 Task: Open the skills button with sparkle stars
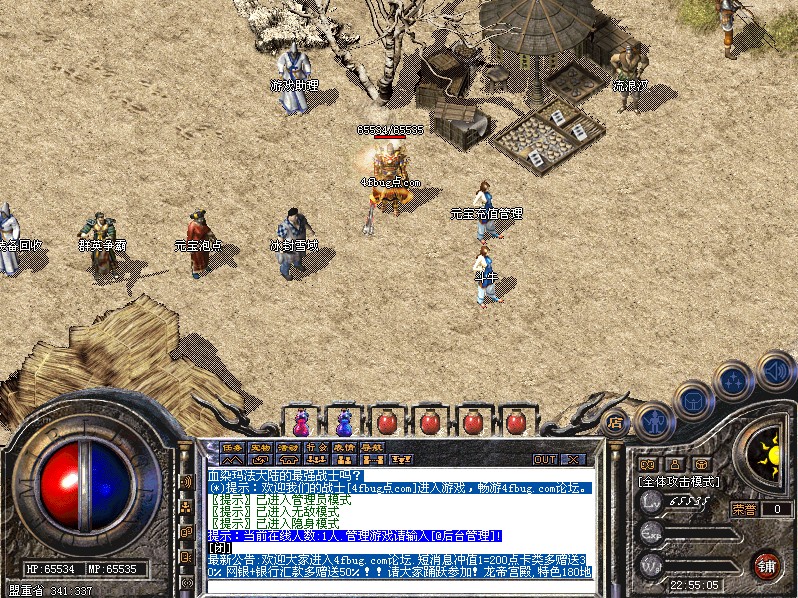(x=734, y=380)
